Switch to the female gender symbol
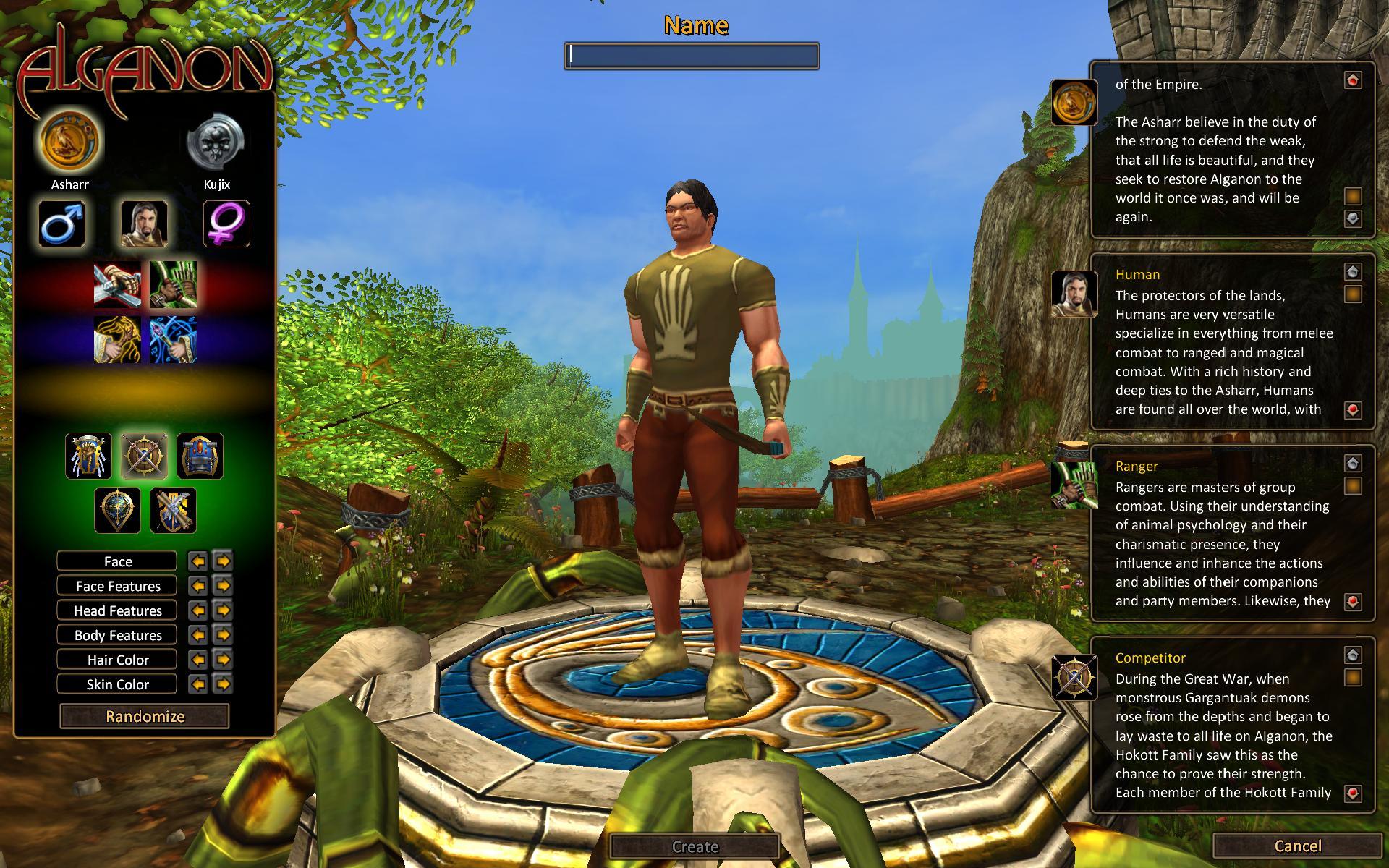 coord(226,224)
